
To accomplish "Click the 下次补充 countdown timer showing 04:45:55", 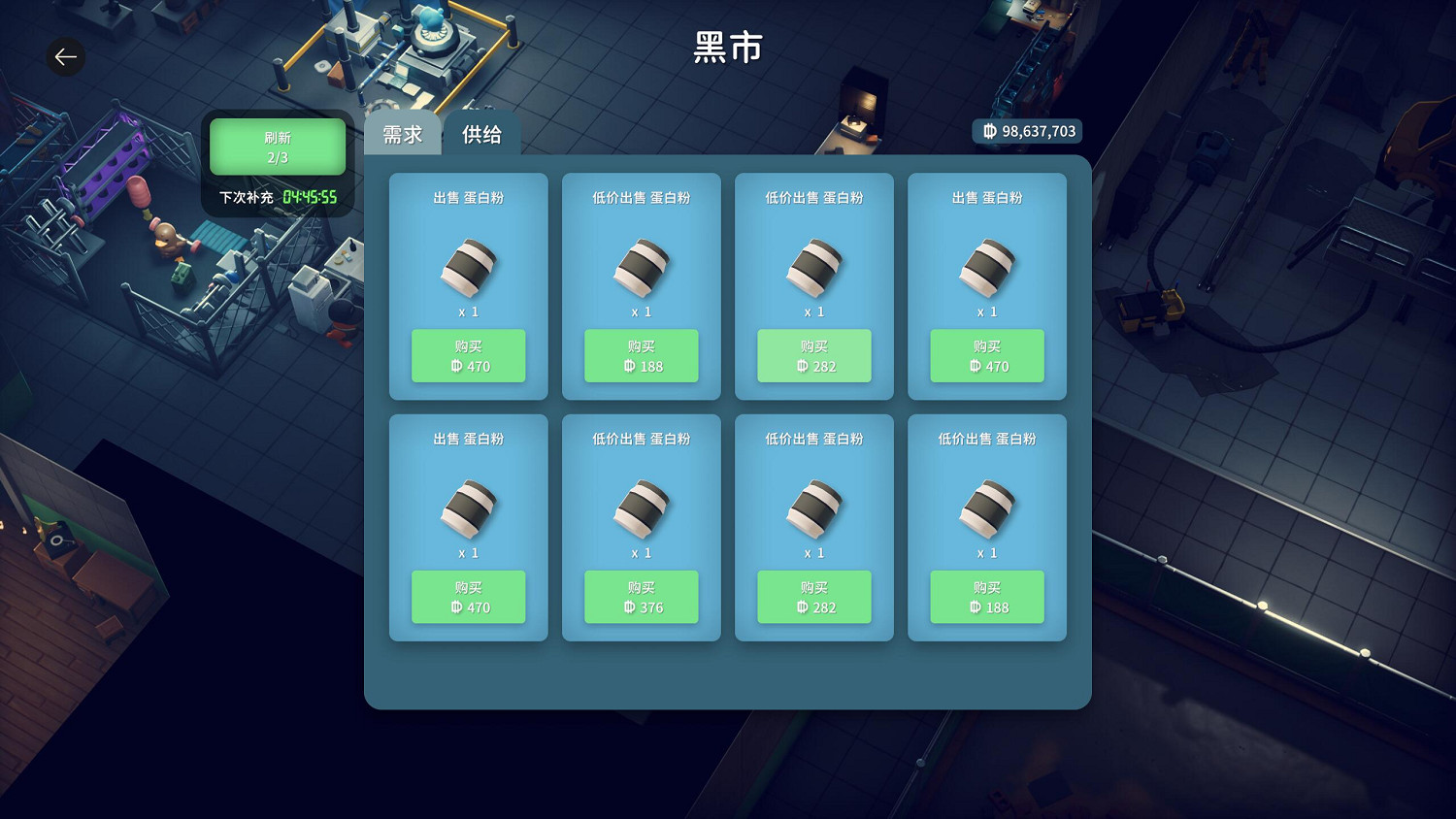I will click(x=279, y=196).
